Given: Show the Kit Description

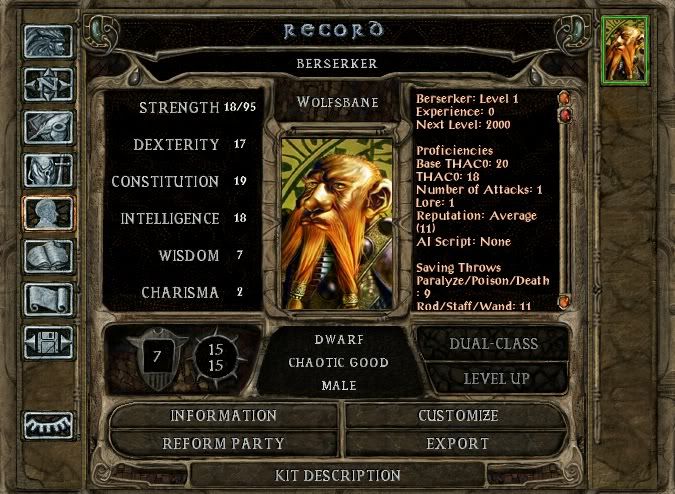Looking at the screenshot, I should coord(337,476).
